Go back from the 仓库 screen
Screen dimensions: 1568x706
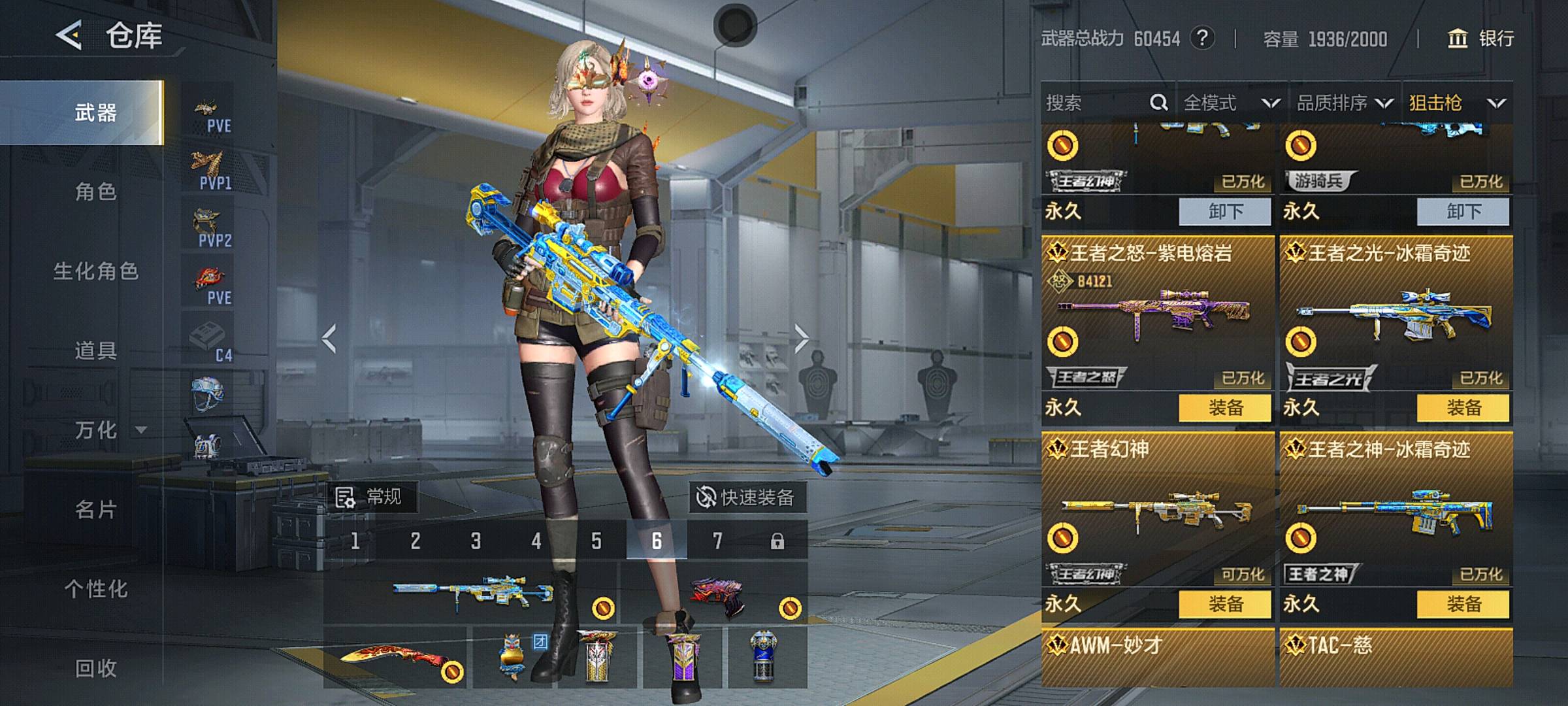click(69, 35)
